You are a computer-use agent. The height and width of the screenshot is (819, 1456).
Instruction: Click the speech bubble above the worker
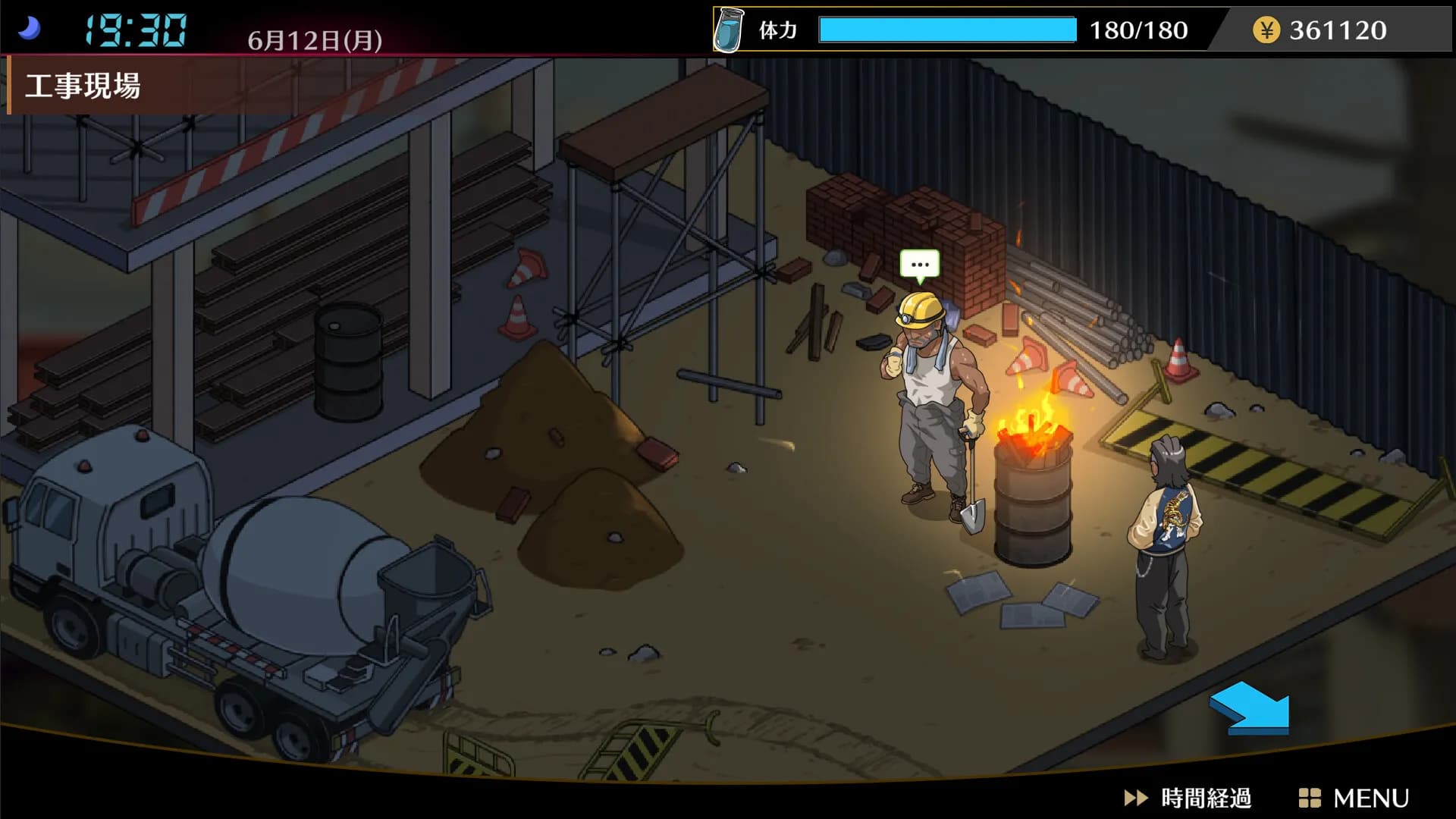coord(919,265)
